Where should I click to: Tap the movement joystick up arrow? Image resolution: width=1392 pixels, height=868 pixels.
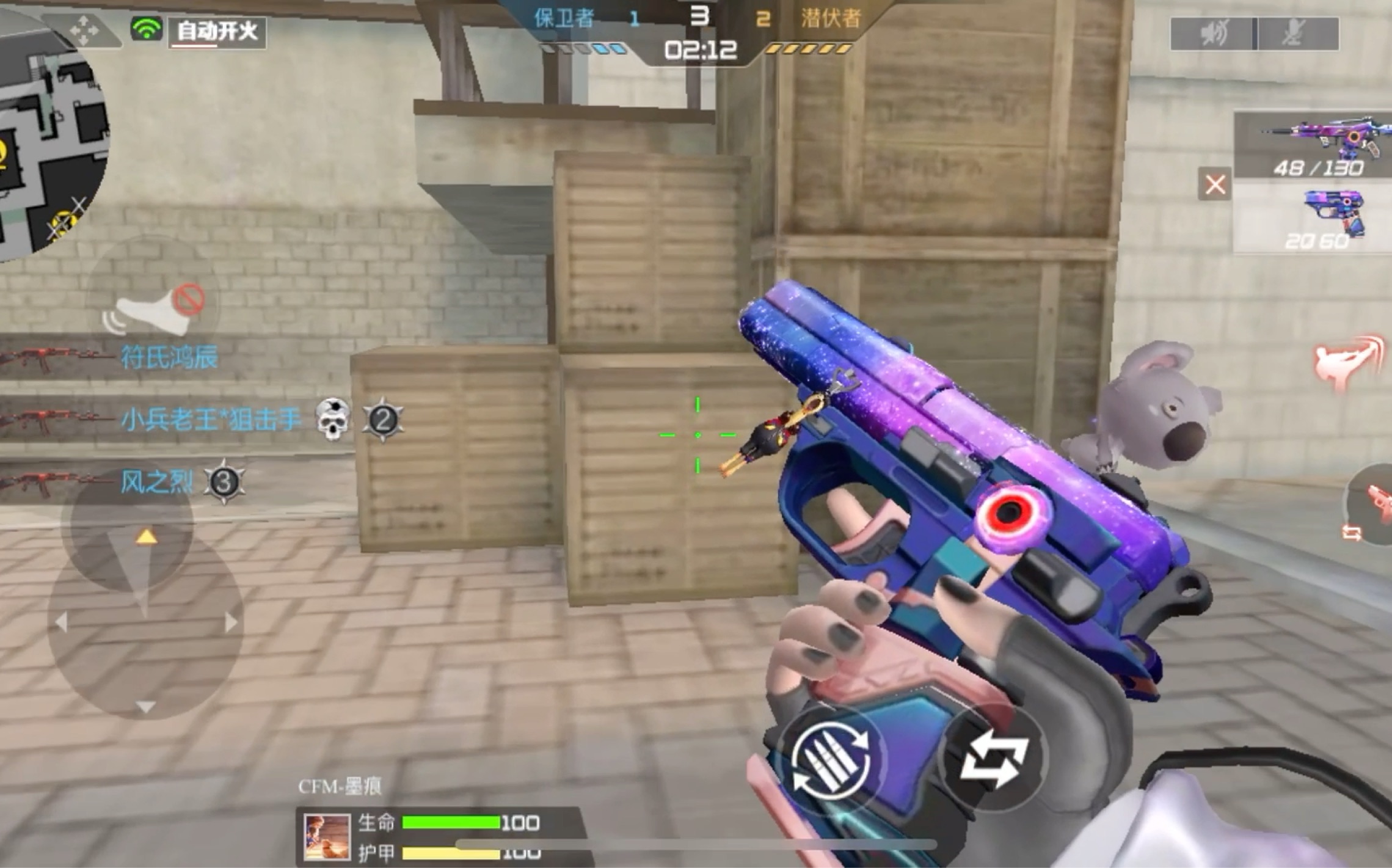click(x=145, y=537)
